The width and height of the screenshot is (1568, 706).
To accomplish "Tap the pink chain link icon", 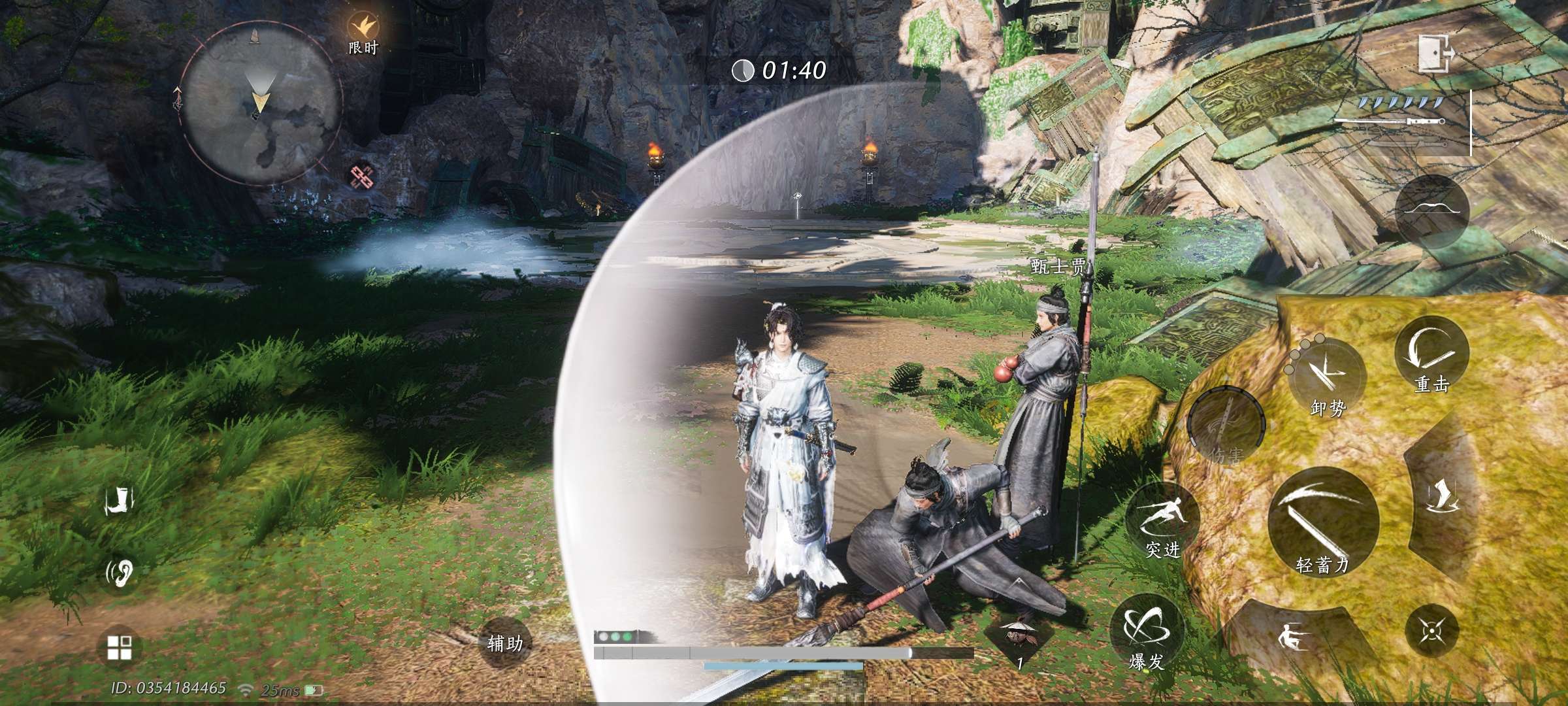I will tap(361, 176).
